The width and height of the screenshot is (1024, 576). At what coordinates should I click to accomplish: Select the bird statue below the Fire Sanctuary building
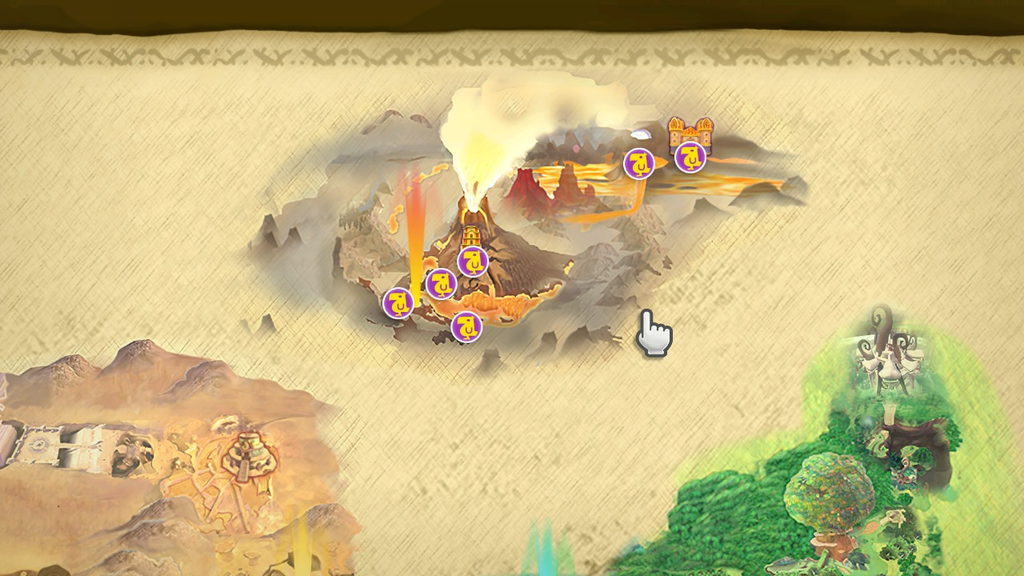tap(690, 156)
